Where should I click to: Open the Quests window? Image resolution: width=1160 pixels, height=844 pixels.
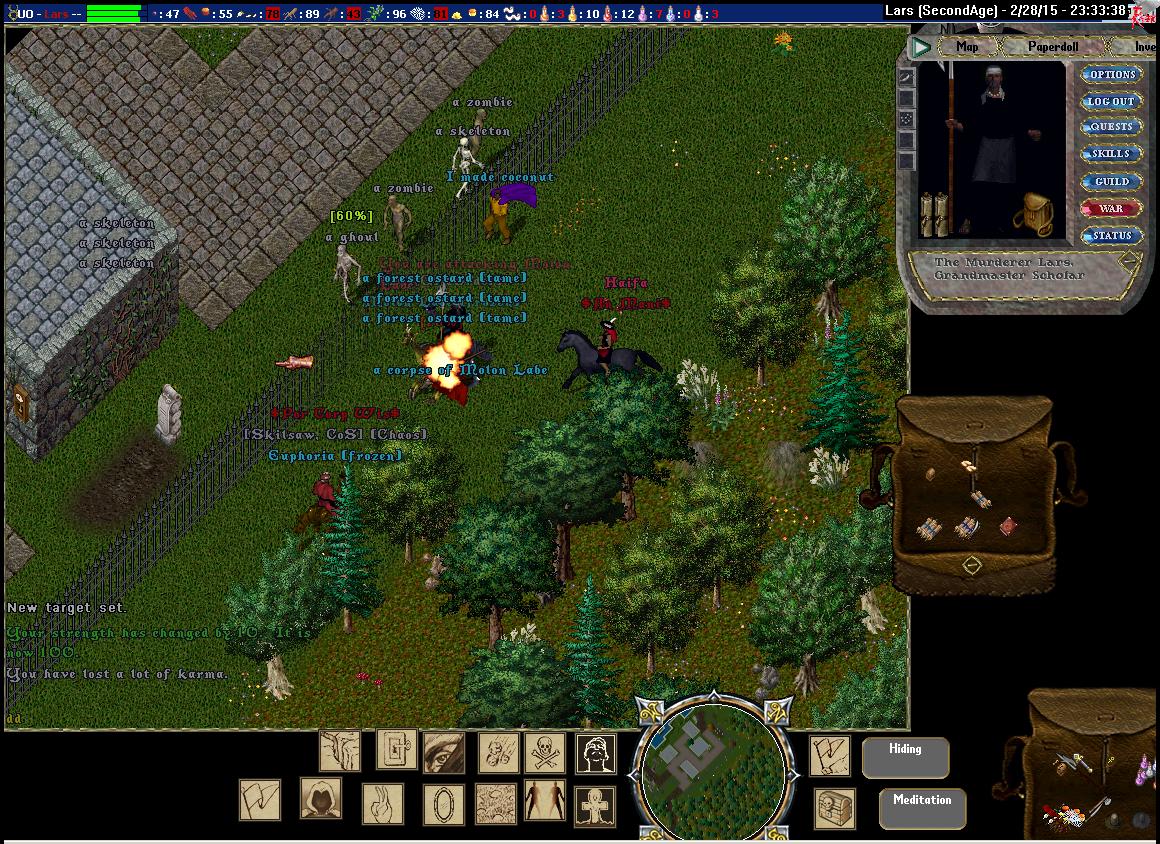click(x=1112, y=128)
